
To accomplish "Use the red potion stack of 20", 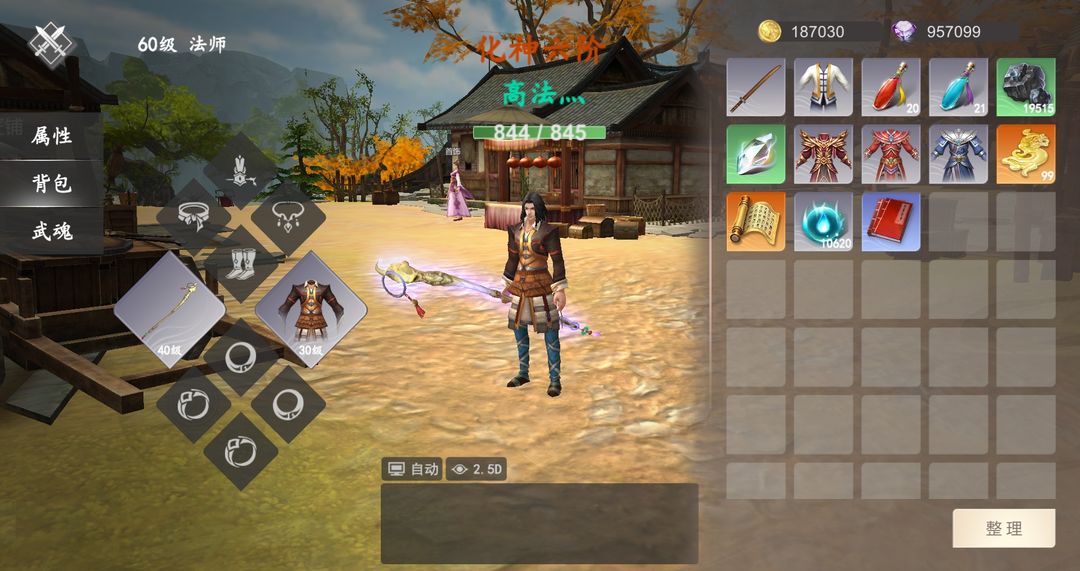I will click(891, 87).
